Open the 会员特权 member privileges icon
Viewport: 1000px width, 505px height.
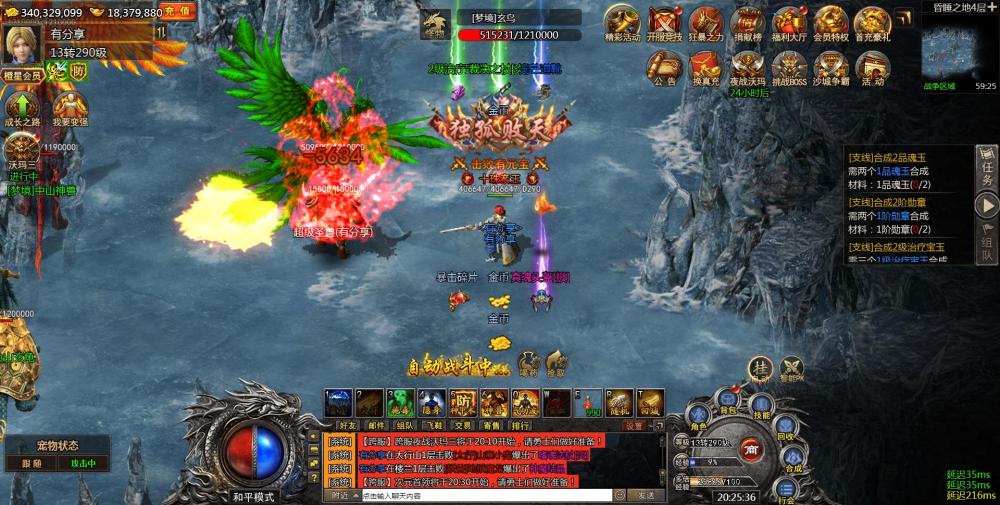click(x=830, y=23)
